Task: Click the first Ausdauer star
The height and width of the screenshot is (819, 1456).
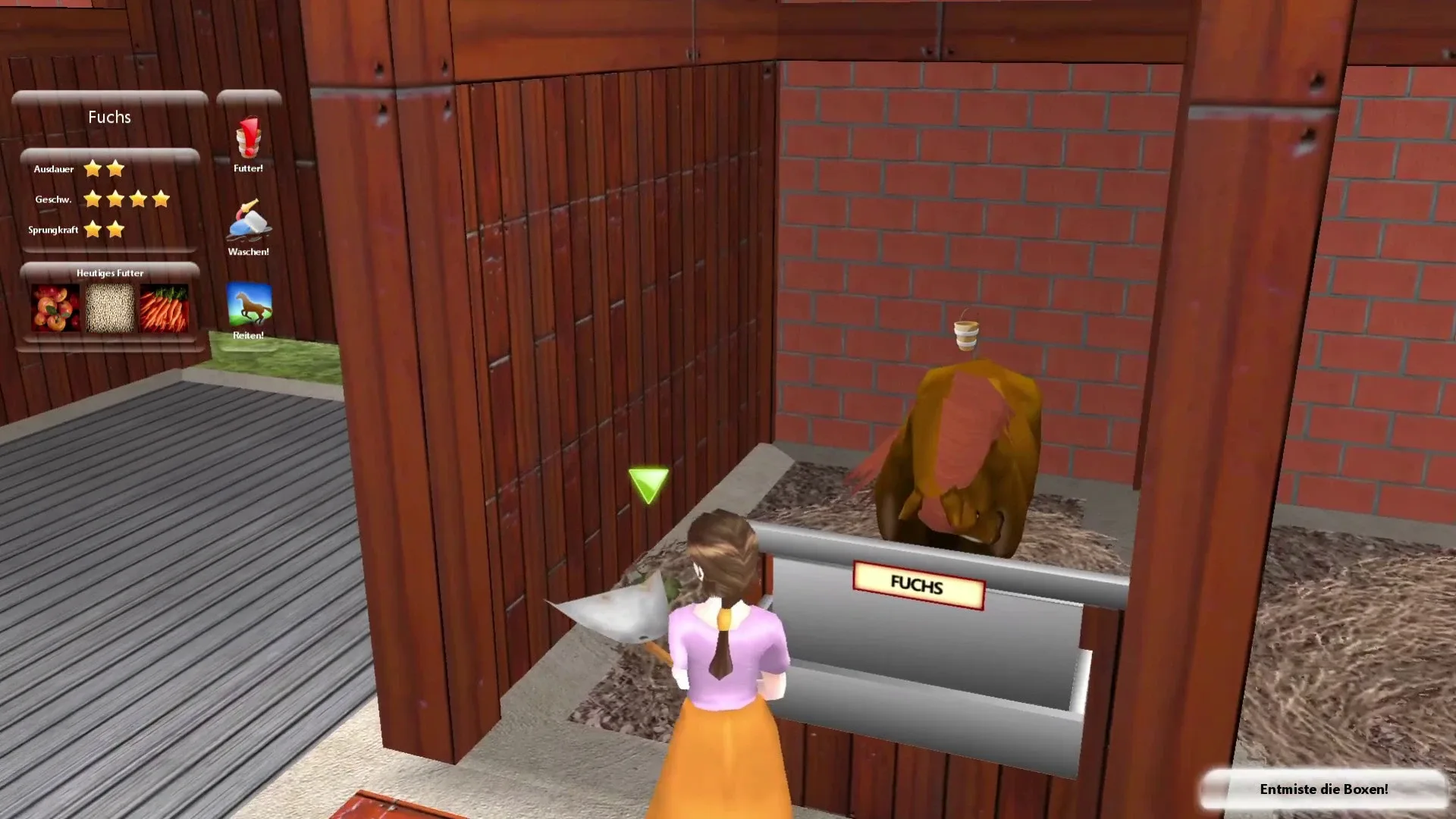Action: click(x=91, y=169)
